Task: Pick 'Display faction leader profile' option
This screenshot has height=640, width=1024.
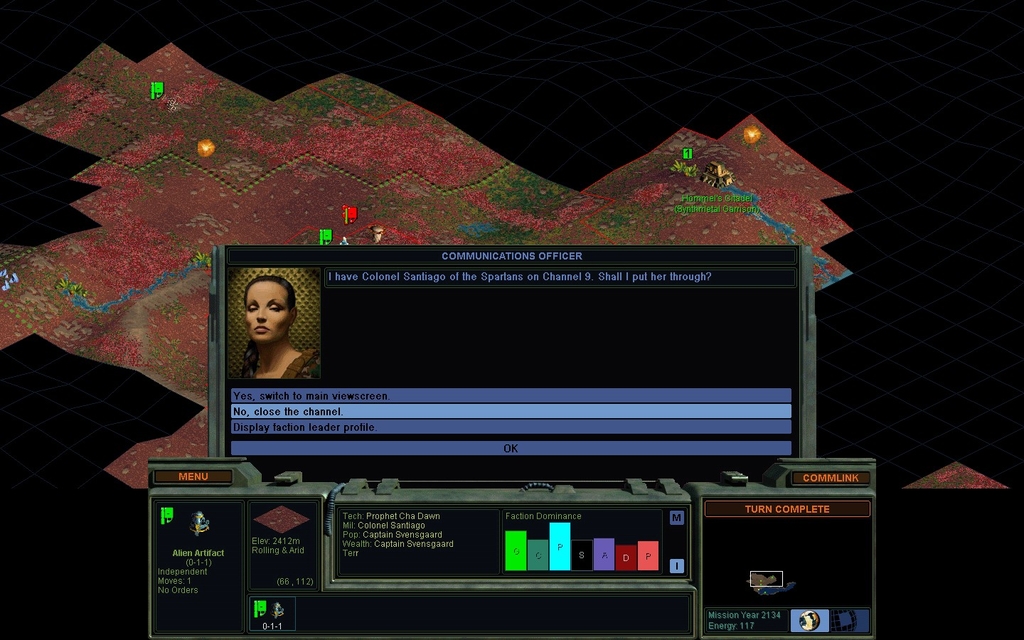Action: [510, 427]
